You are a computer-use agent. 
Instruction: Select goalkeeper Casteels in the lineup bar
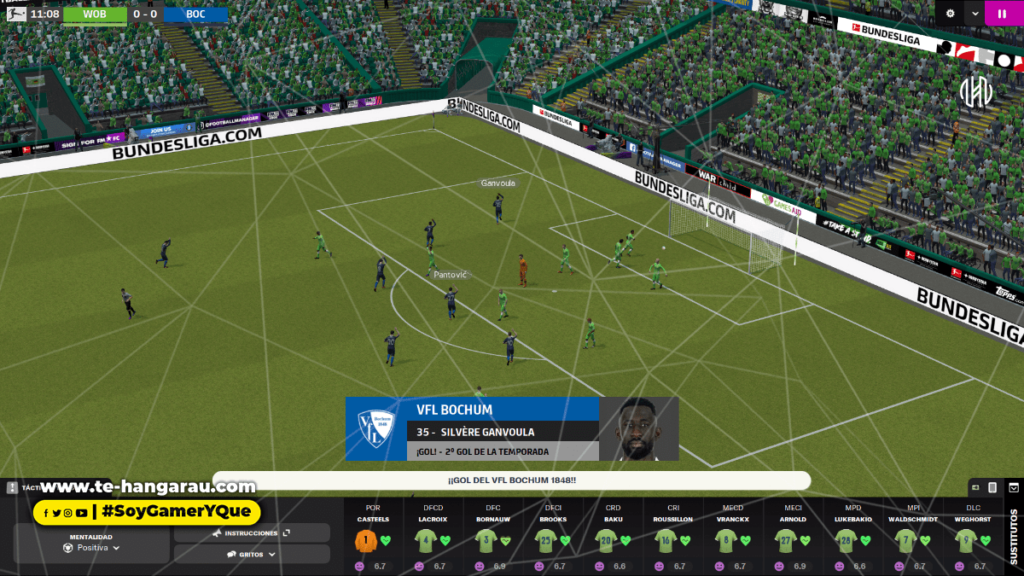[x=373, y=541]
